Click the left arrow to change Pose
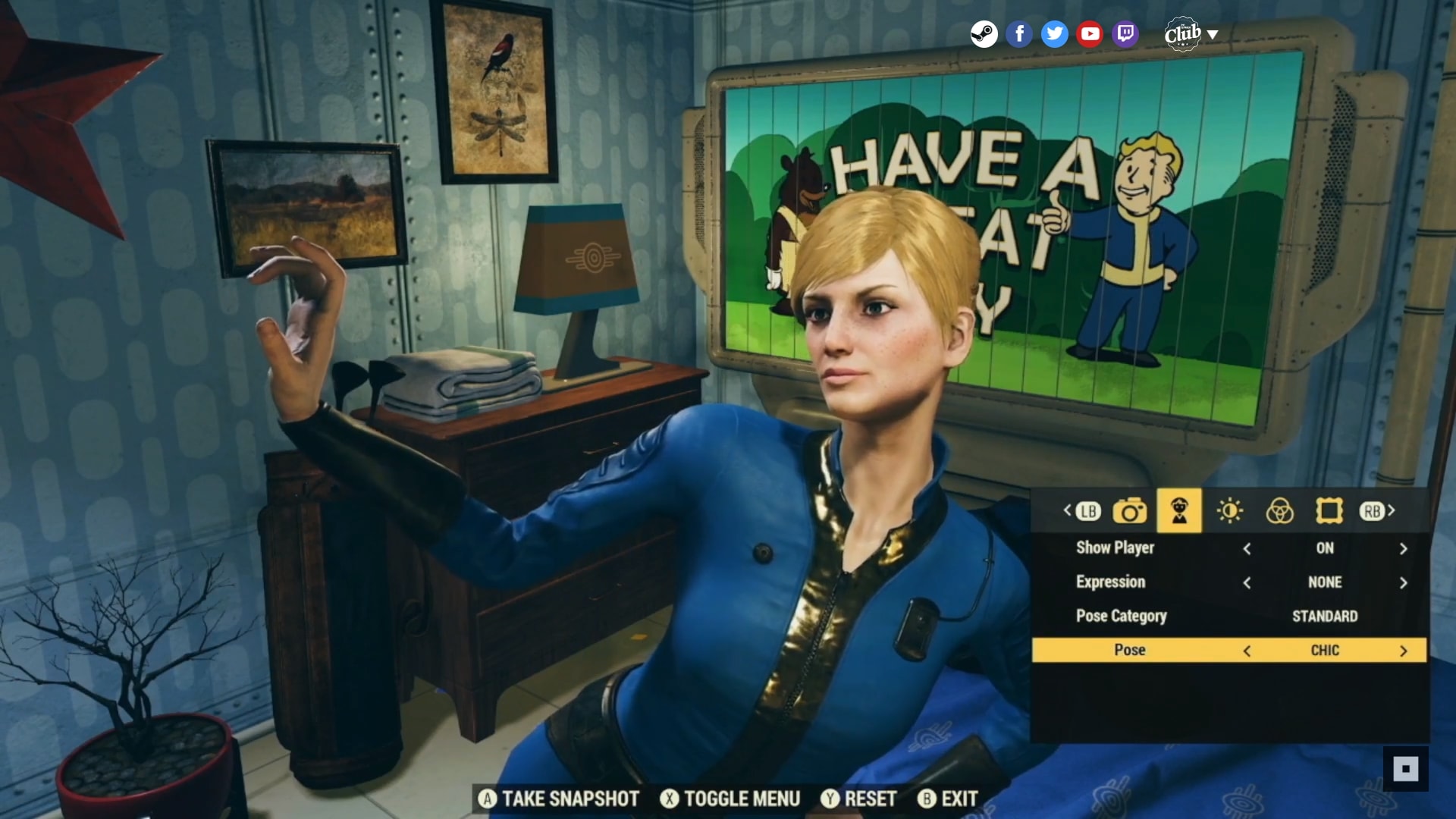 click(1247, 650)
